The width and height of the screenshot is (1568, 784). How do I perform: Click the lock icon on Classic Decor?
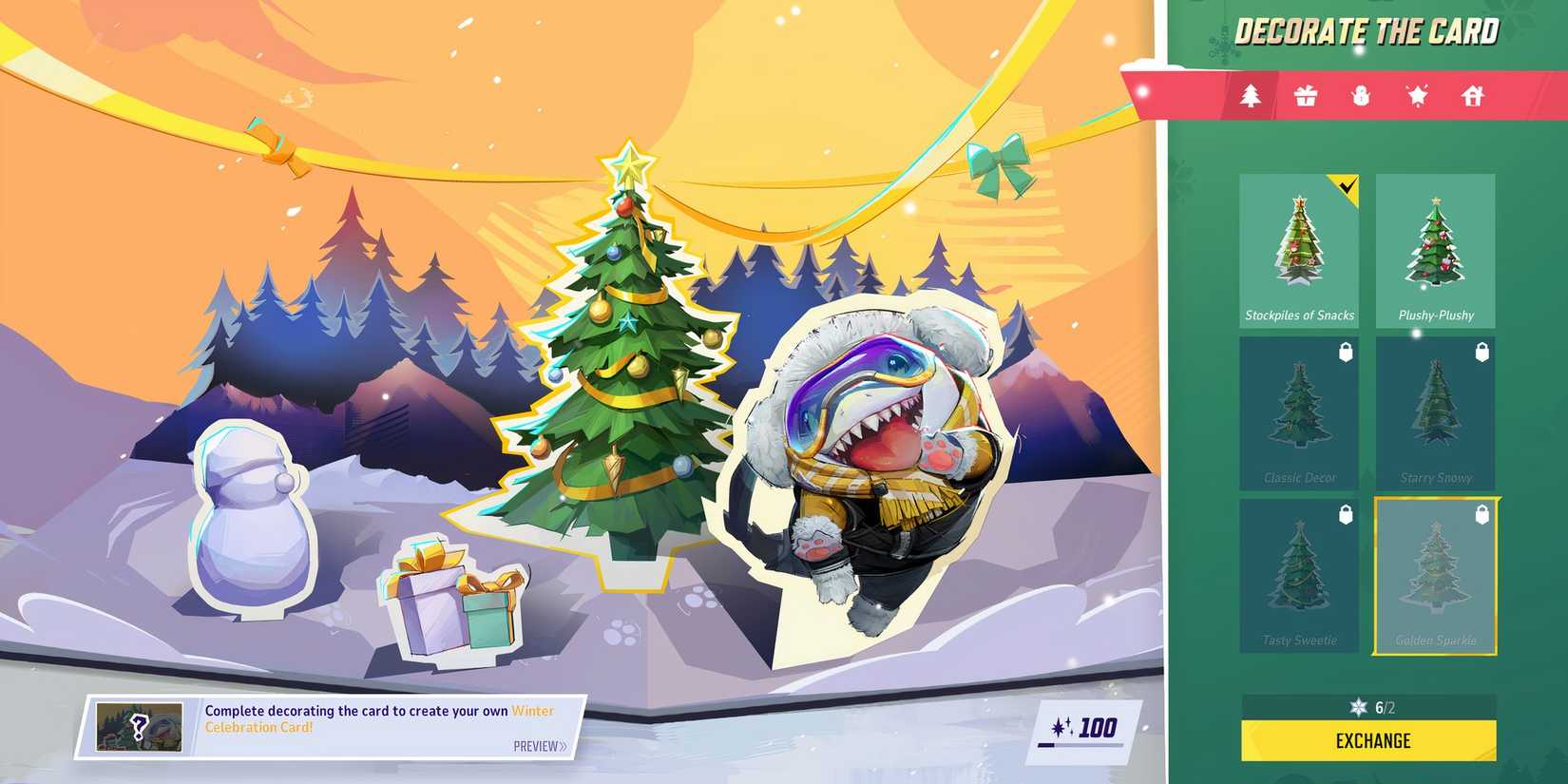1347,354
